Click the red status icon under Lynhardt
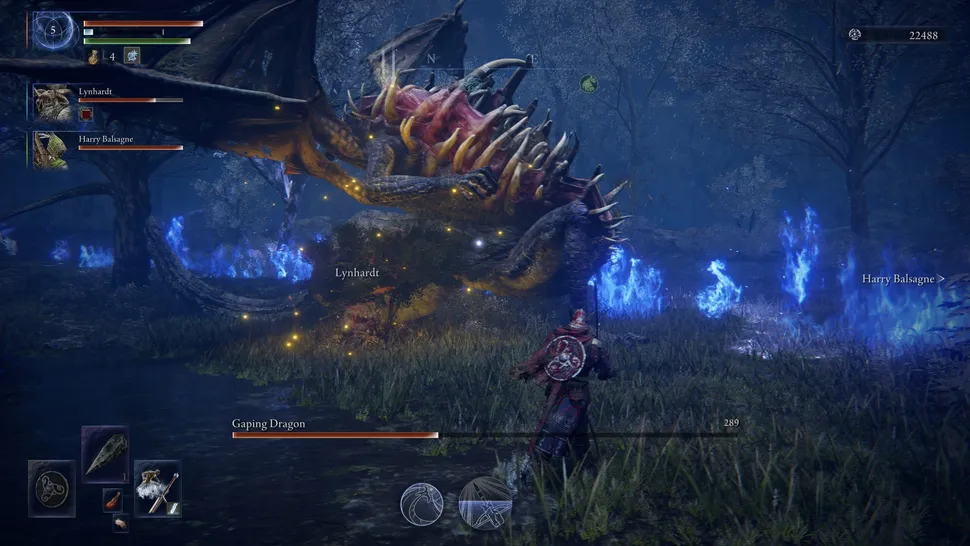970x546 pixels. pyautogui.click(x=86, y=115)
